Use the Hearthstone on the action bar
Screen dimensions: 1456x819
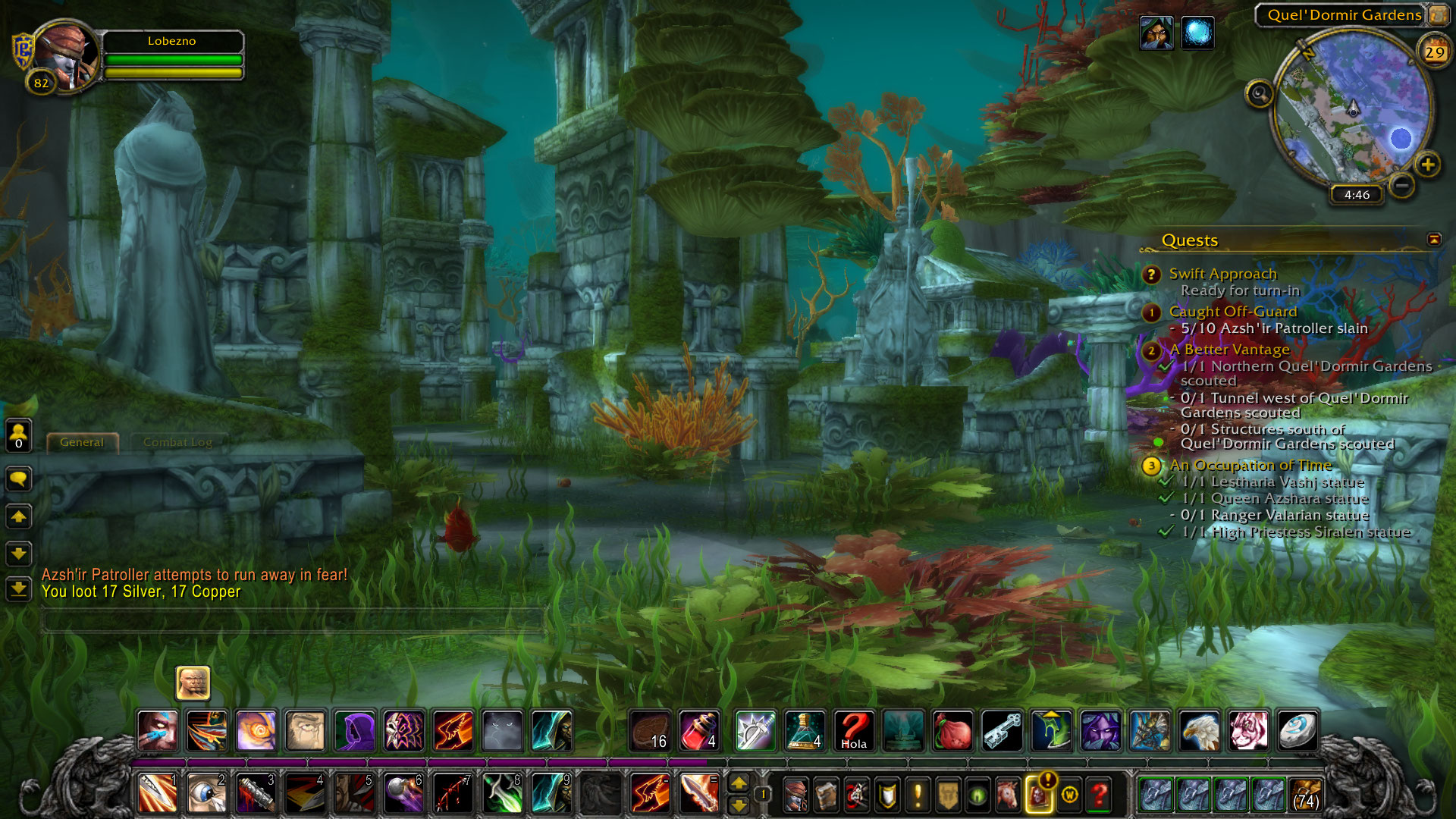point(1297,731)
